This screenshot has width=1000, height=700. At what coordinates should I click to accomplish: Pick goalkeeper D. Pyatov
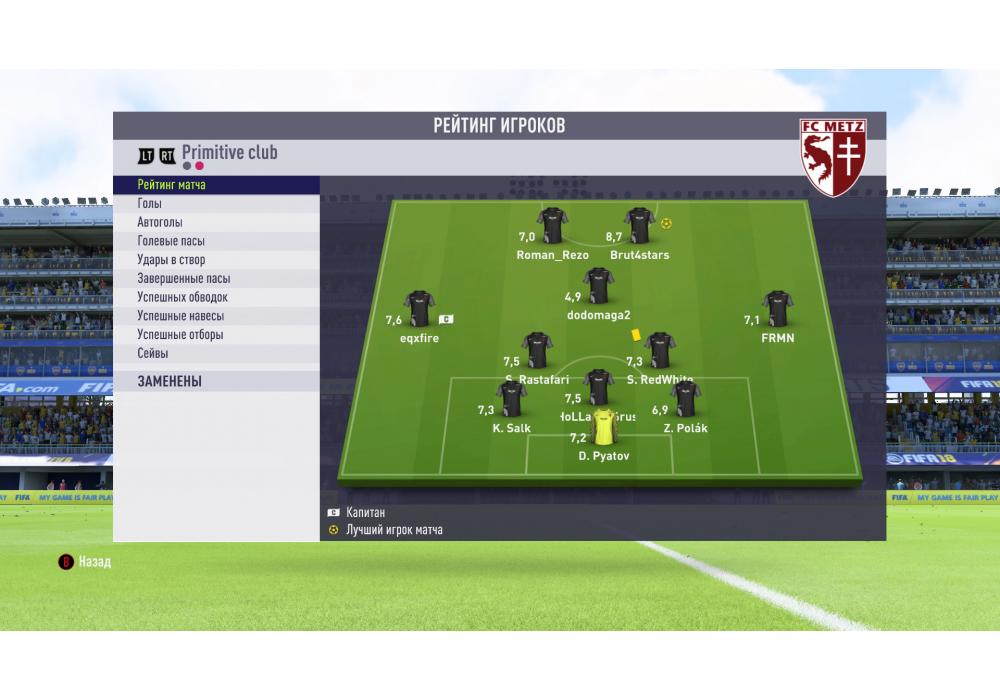coord(604,428)
